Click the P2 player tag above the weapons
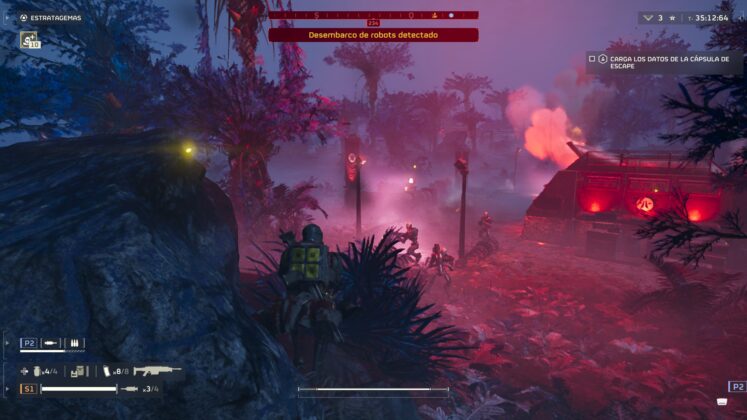 (29, 343)
